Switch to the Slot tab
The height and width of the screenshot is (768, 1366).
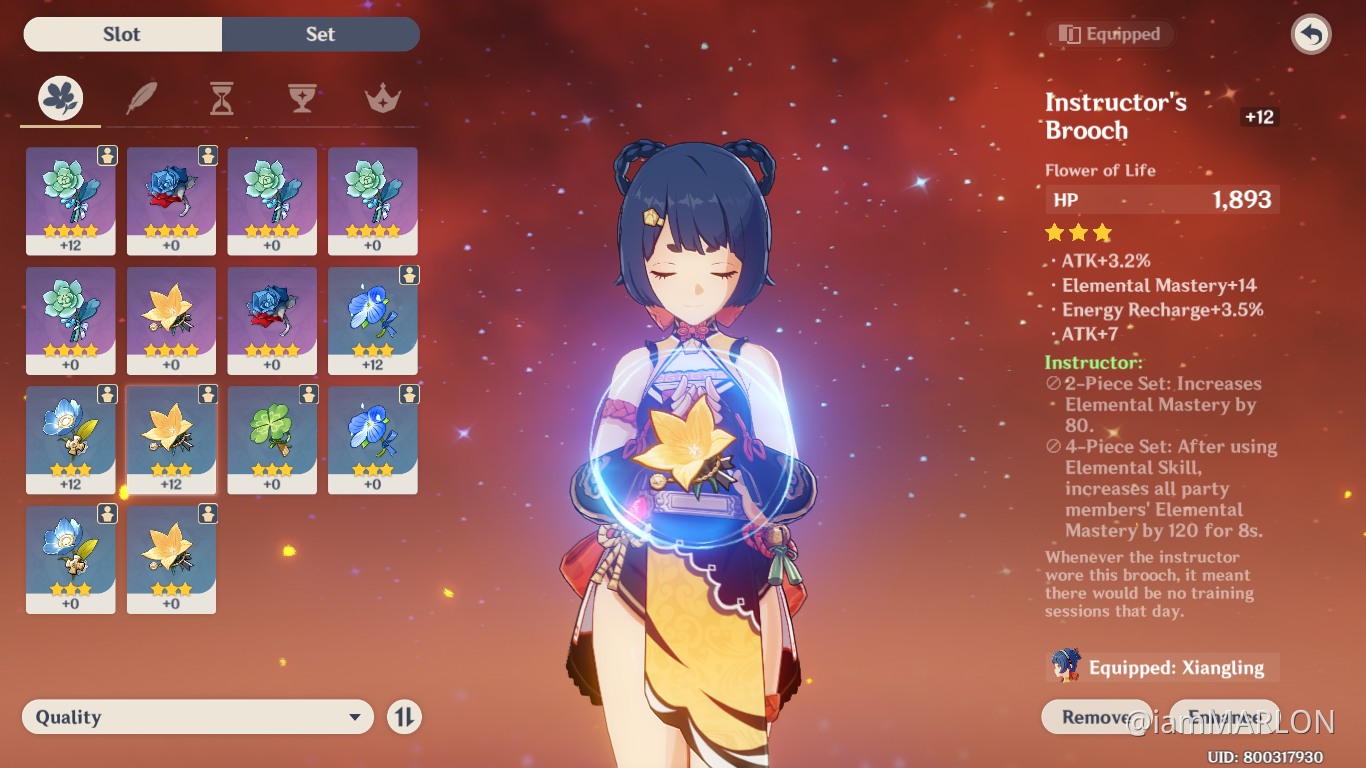point(122,34)
